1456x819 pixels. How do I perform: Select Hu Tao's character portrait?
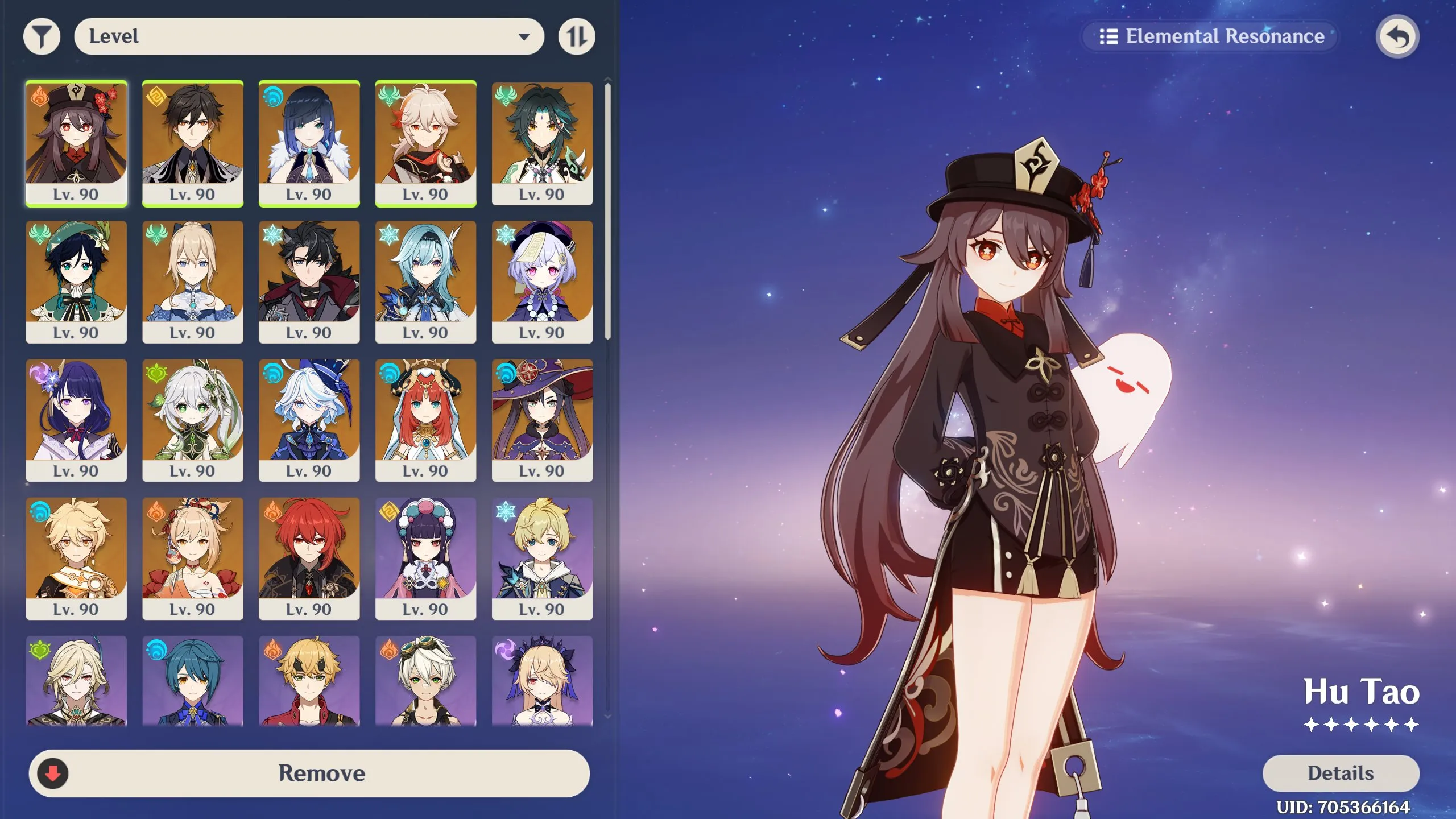point(77,142)
